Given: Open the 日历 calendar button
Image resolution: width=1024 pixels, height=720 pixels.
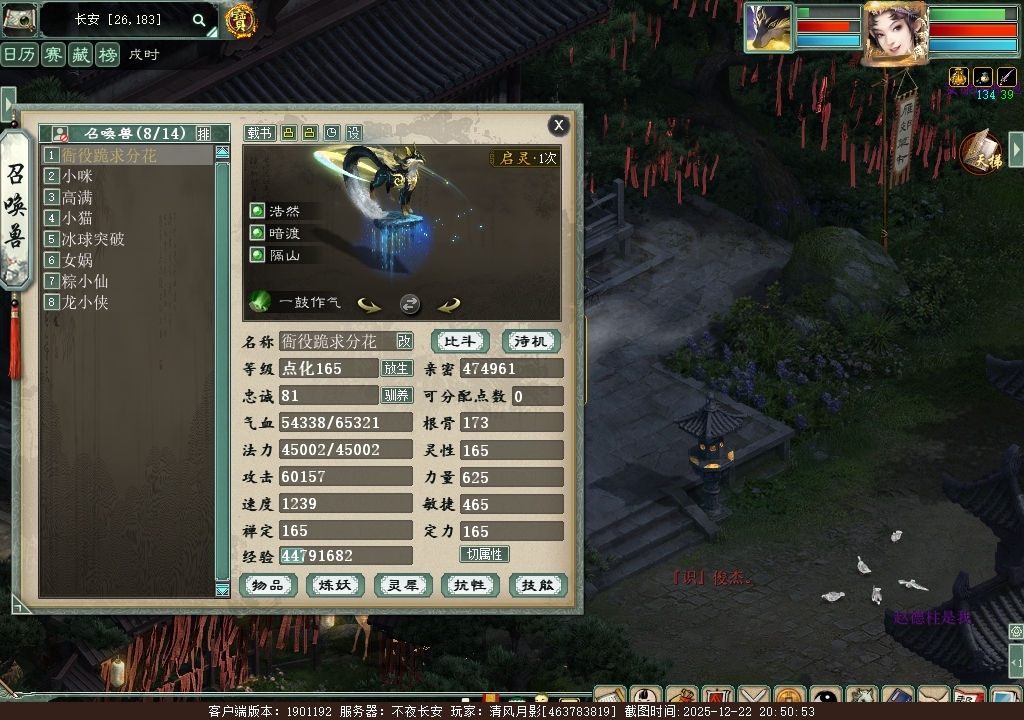Looking at the screenshot, I should pyautogui.click(x=21, y=54).
